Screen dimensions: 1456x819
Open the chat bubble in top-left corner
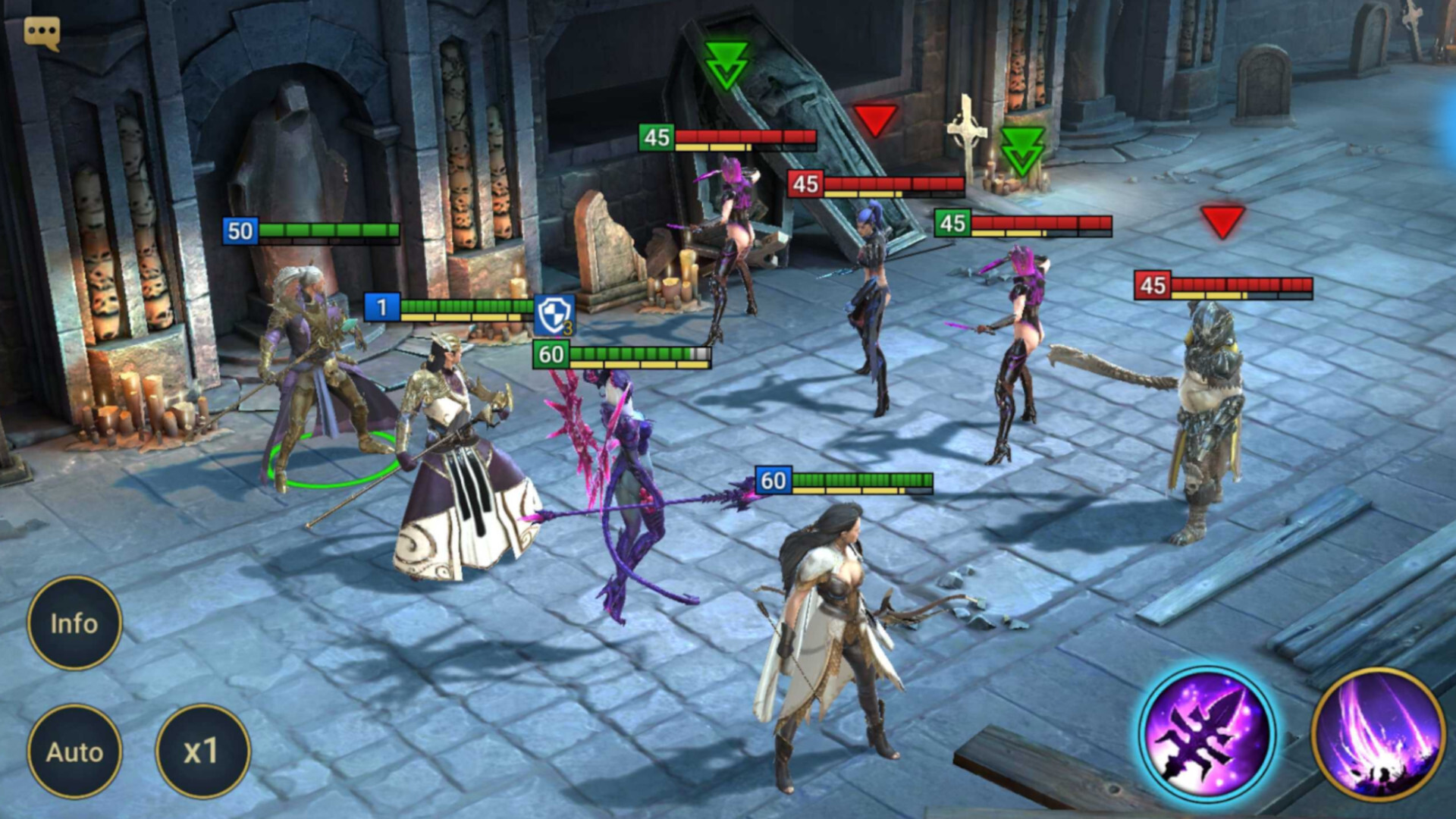[x=43, y=30]
